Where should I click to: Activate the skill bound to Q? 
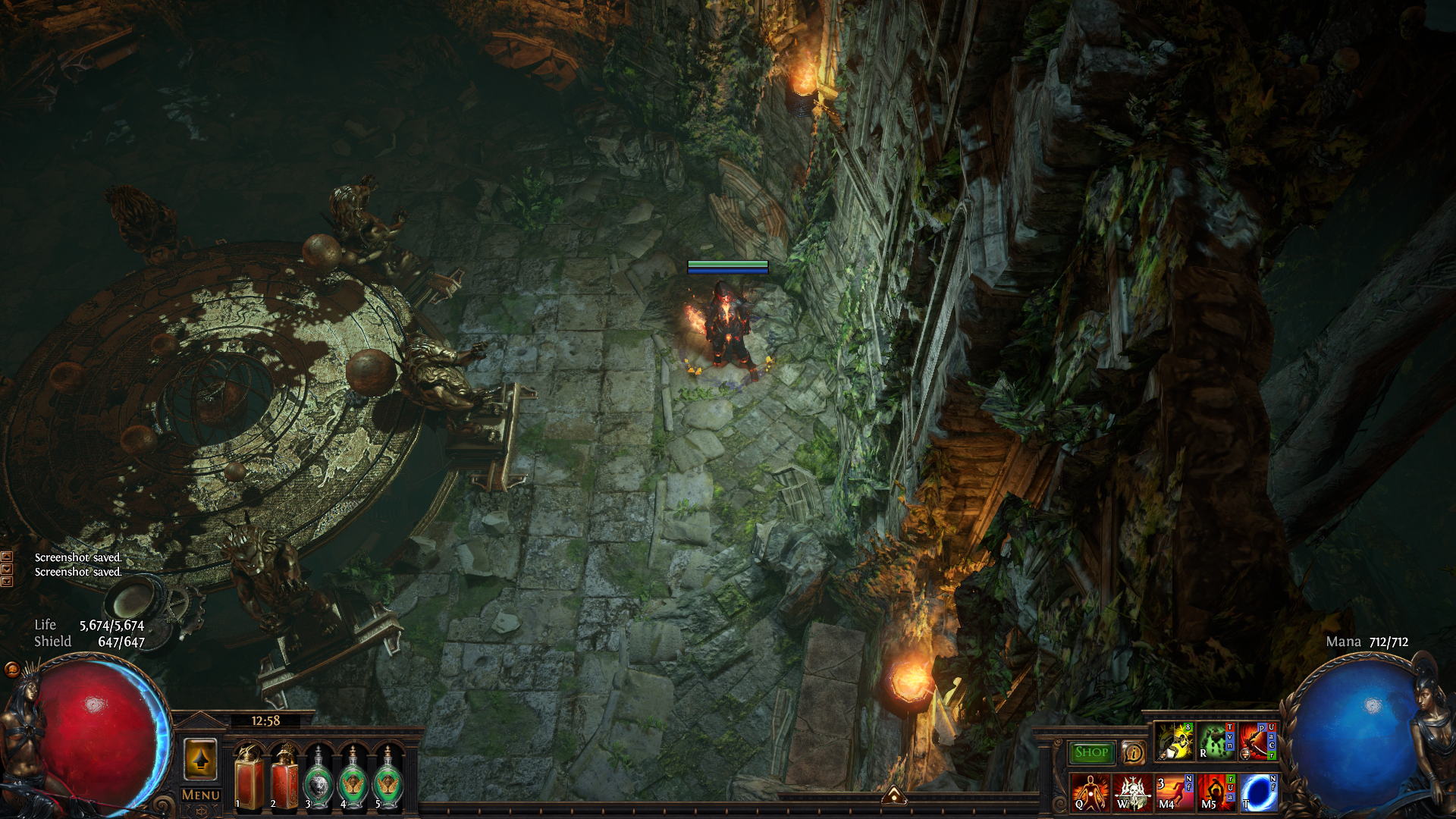1090,792
